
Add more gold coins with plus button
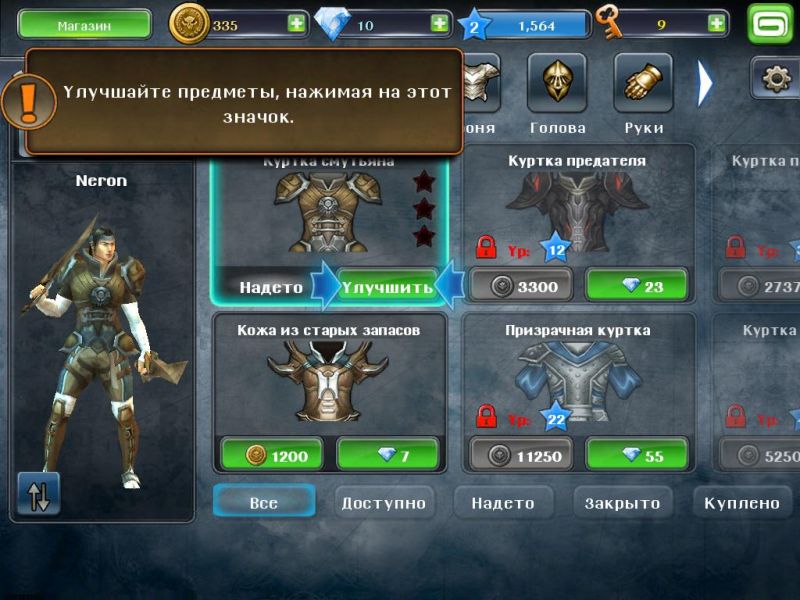tap(297, 24)
